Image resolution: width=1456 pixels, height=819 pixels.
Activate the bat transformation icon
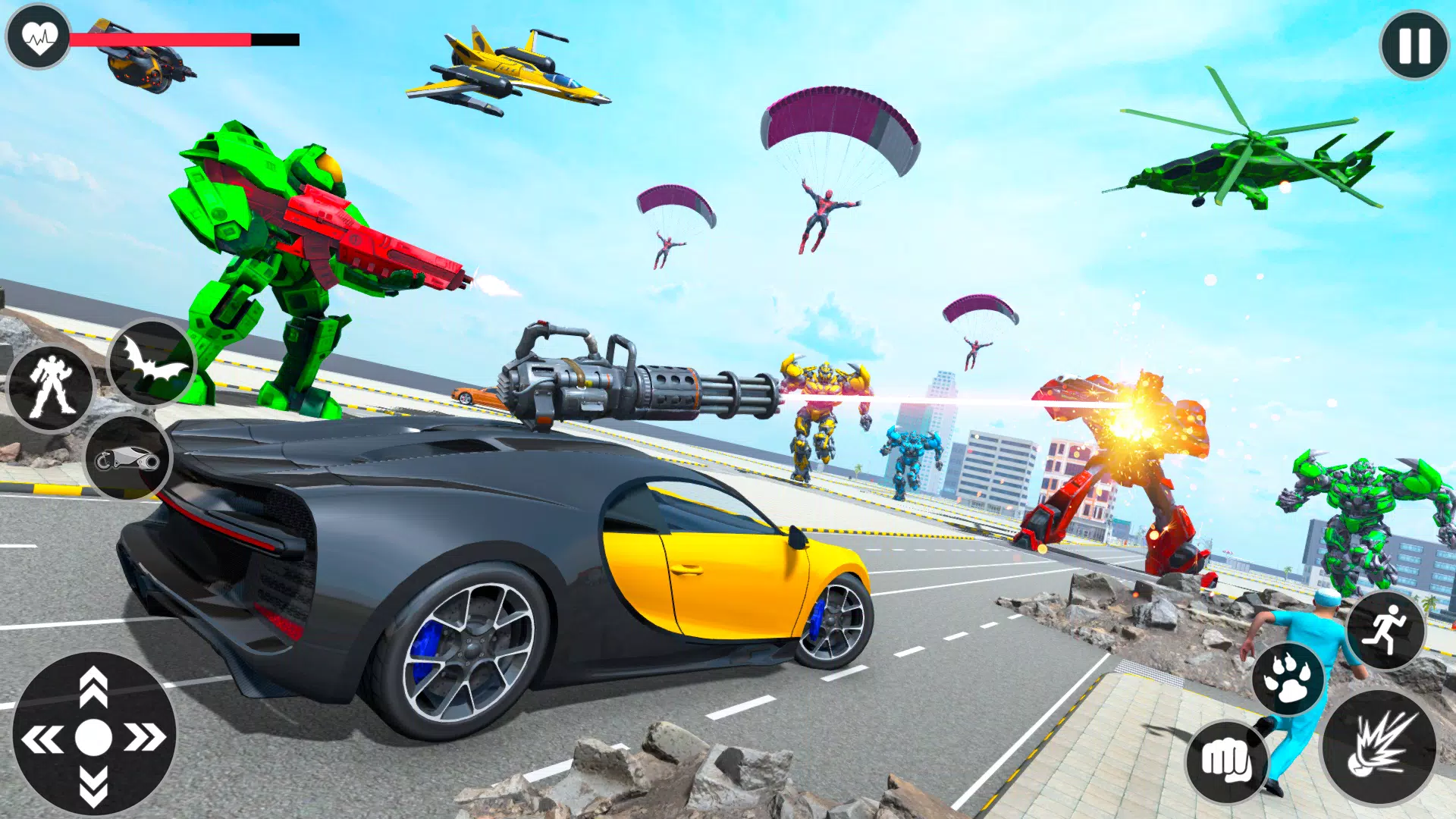[x=152, y=362]
